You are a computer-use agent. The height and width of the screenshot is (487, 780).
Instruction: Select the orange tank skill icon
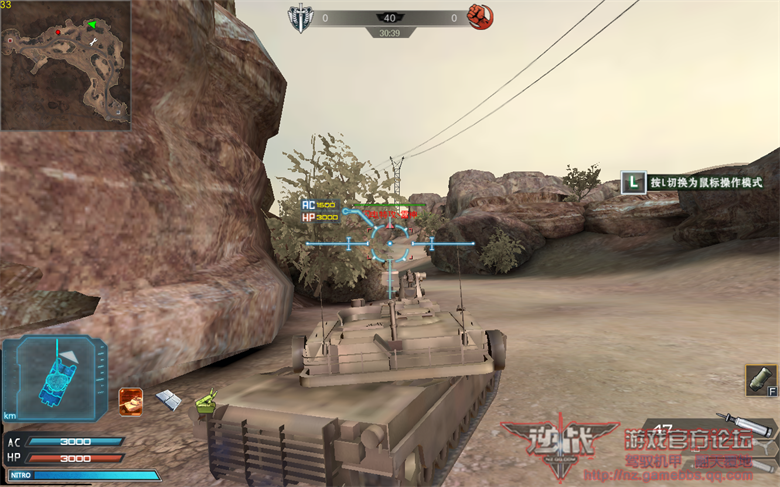pyautogui.click(x=130, y=401)
